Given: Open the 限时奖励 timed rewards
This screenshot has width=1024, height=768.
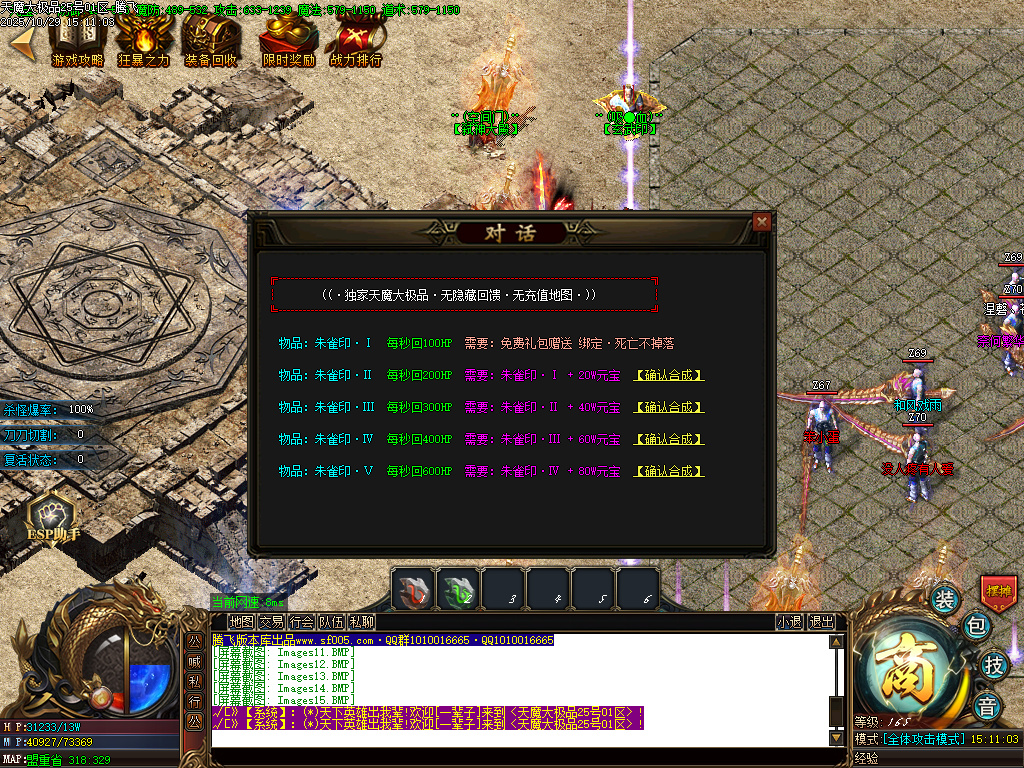Looking at the screenshot, I should click(288, 43).
